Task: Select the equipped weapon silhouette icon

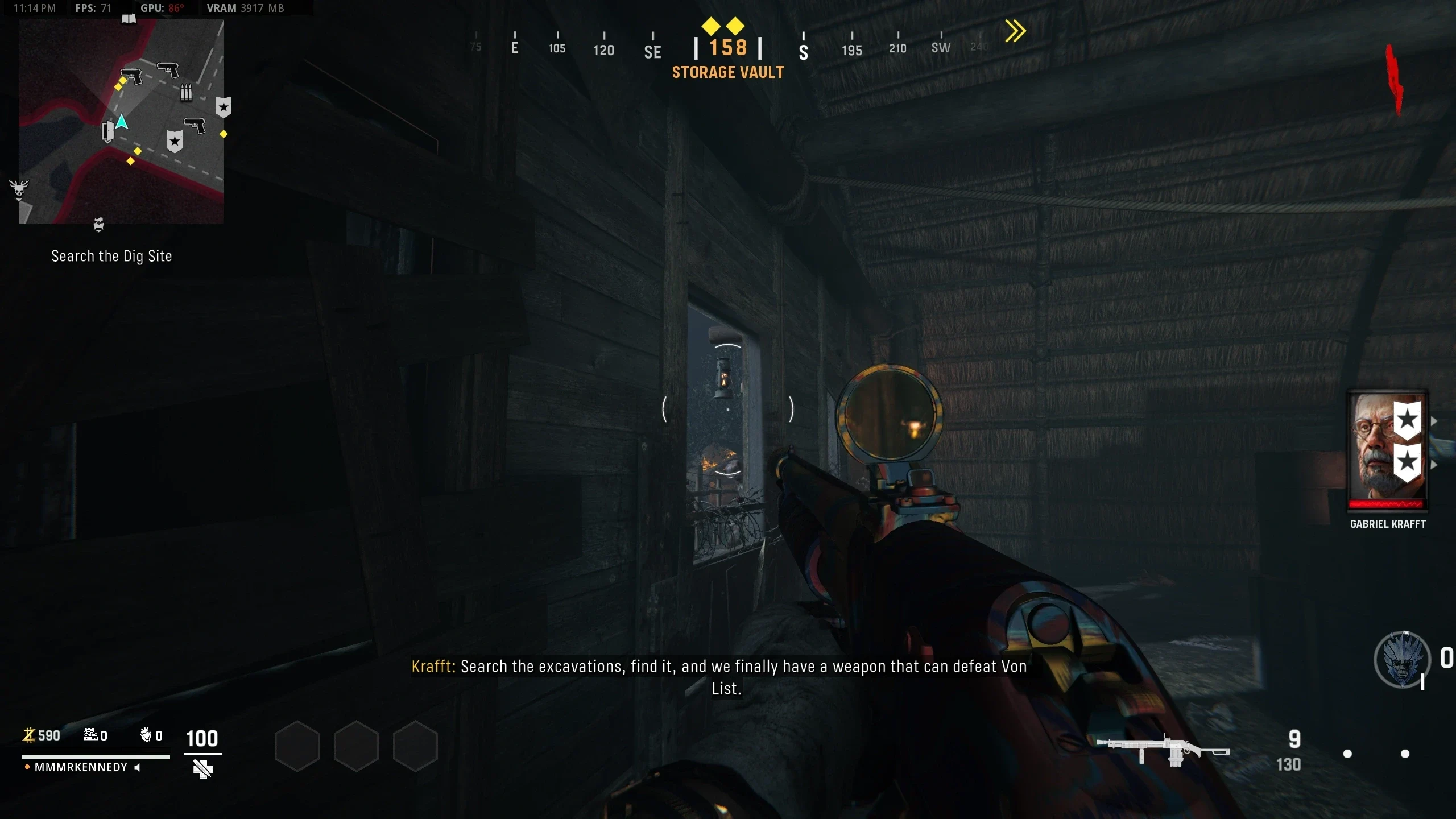Action: (1163, 751)
